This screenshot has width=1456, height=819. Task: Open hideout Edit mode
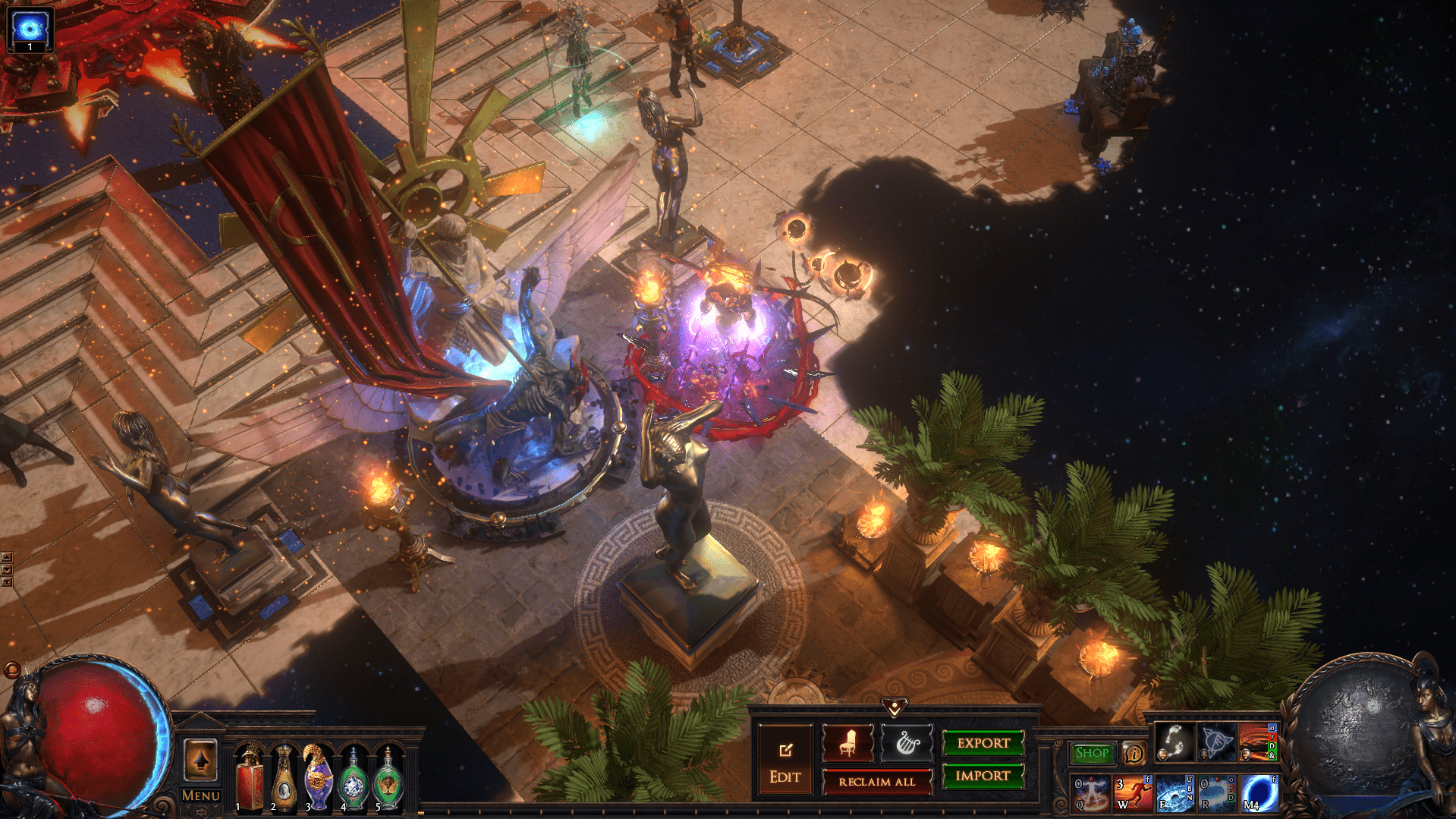pos(785,761)
